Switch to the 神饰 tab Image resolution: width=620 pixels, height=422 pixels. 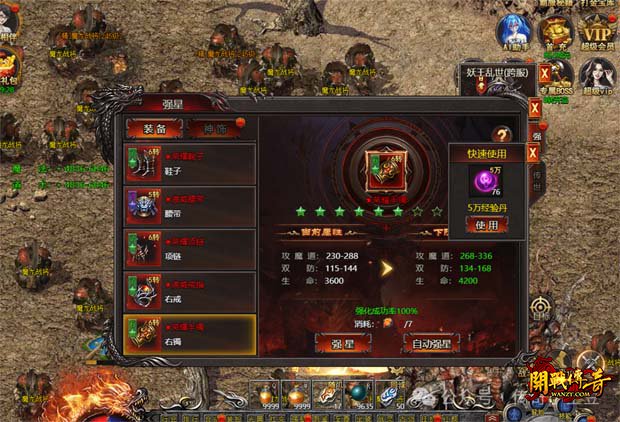pos(214,128)
